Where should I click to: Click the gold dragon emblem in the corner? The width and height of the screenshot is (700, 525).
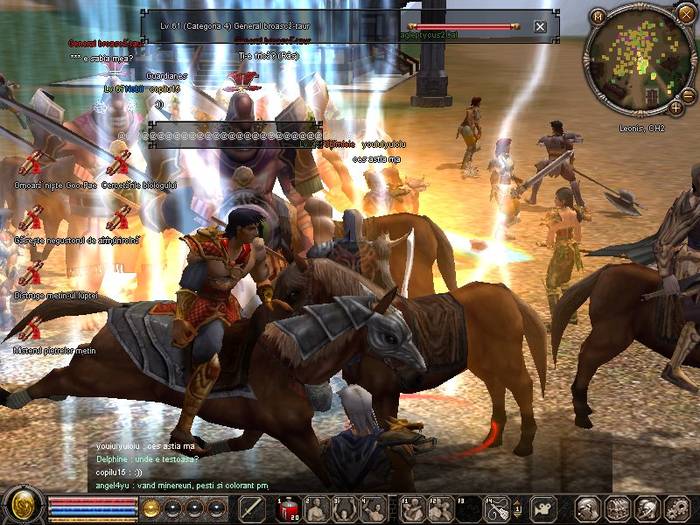click(22, 505)
